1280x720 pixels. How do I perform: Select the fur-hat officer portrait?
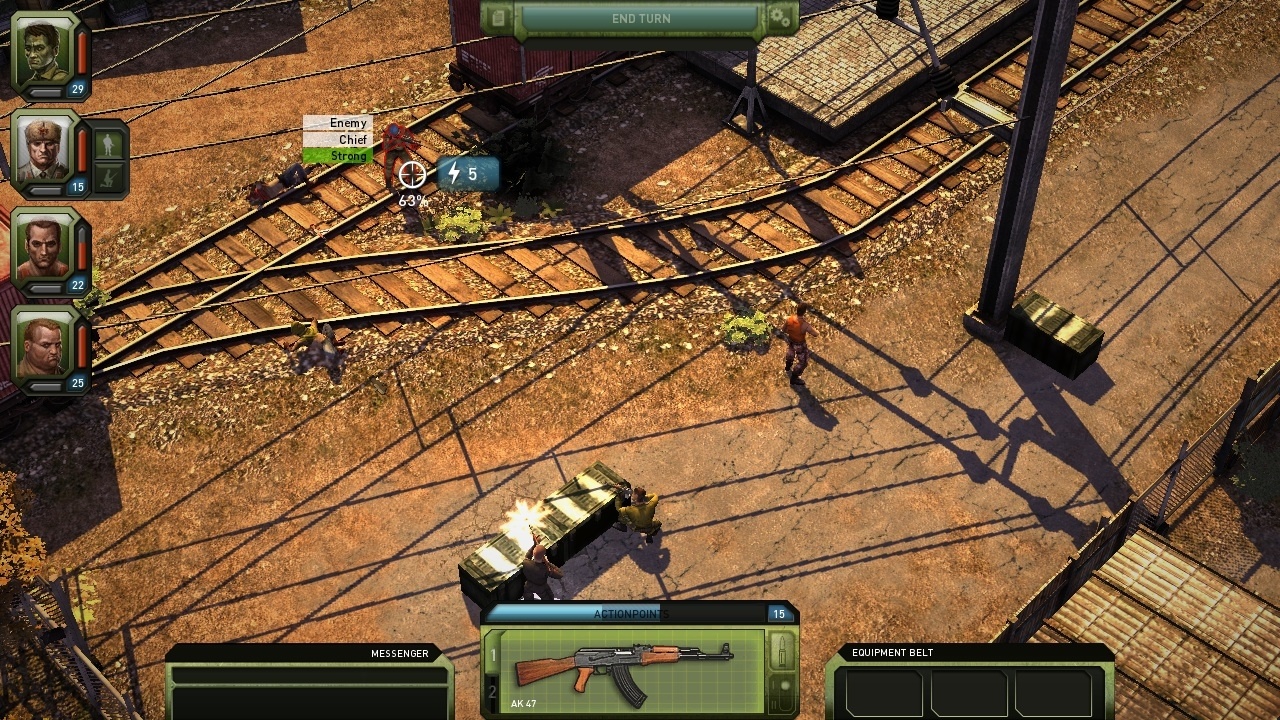(x=45, y=149)
